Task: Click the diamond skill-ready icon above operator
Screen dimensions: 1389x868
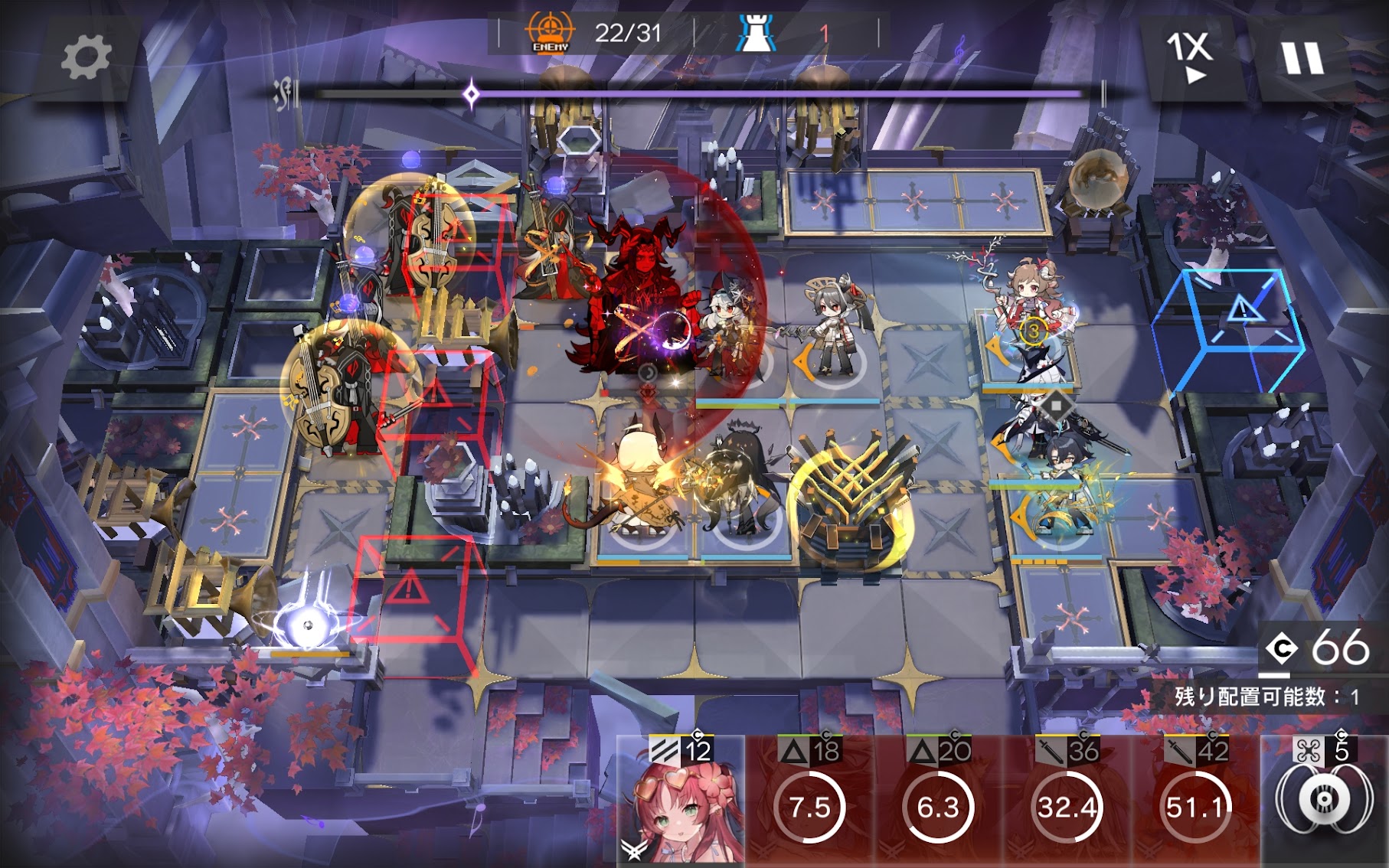Action: pos(1056,405)
